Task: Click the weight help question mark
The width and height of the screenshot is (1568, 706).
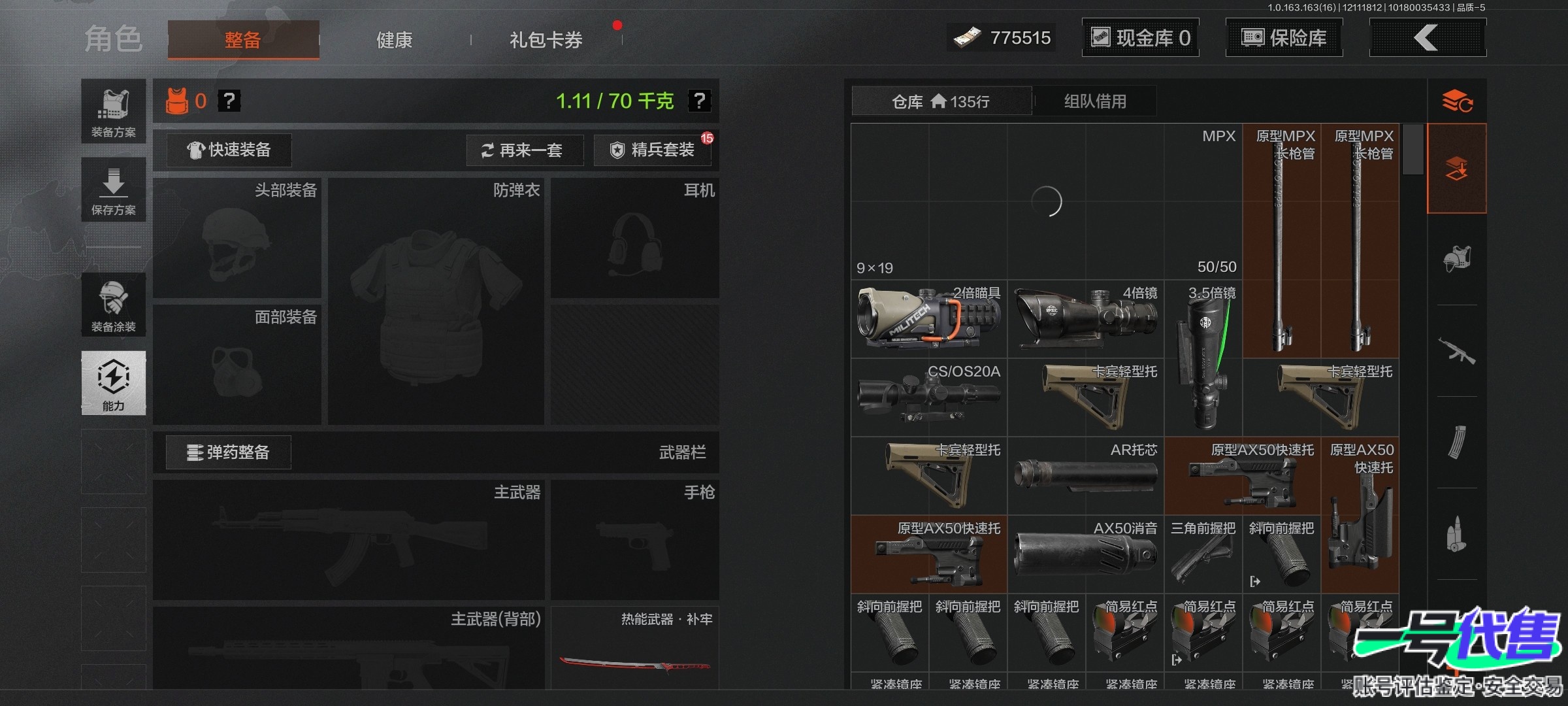Action: point(699,101)
